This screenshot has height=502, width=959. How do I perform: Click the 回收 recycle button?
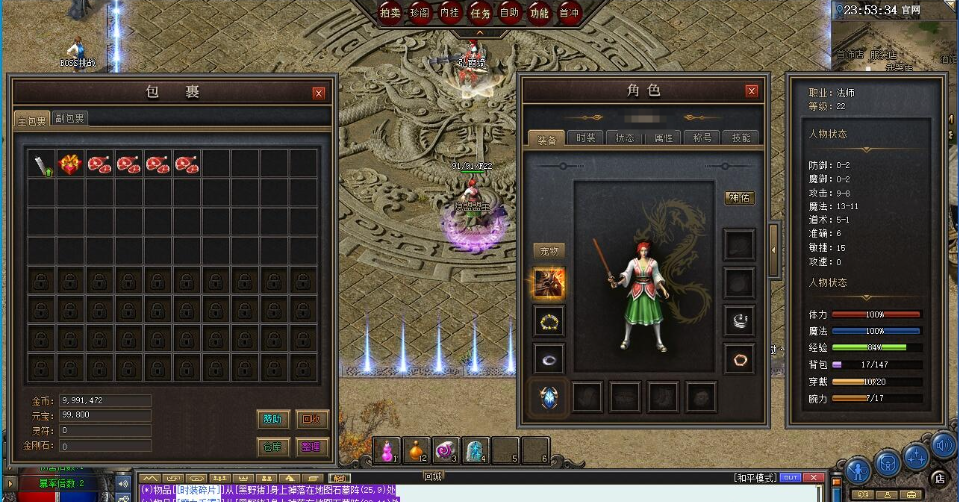click(313, 419)
